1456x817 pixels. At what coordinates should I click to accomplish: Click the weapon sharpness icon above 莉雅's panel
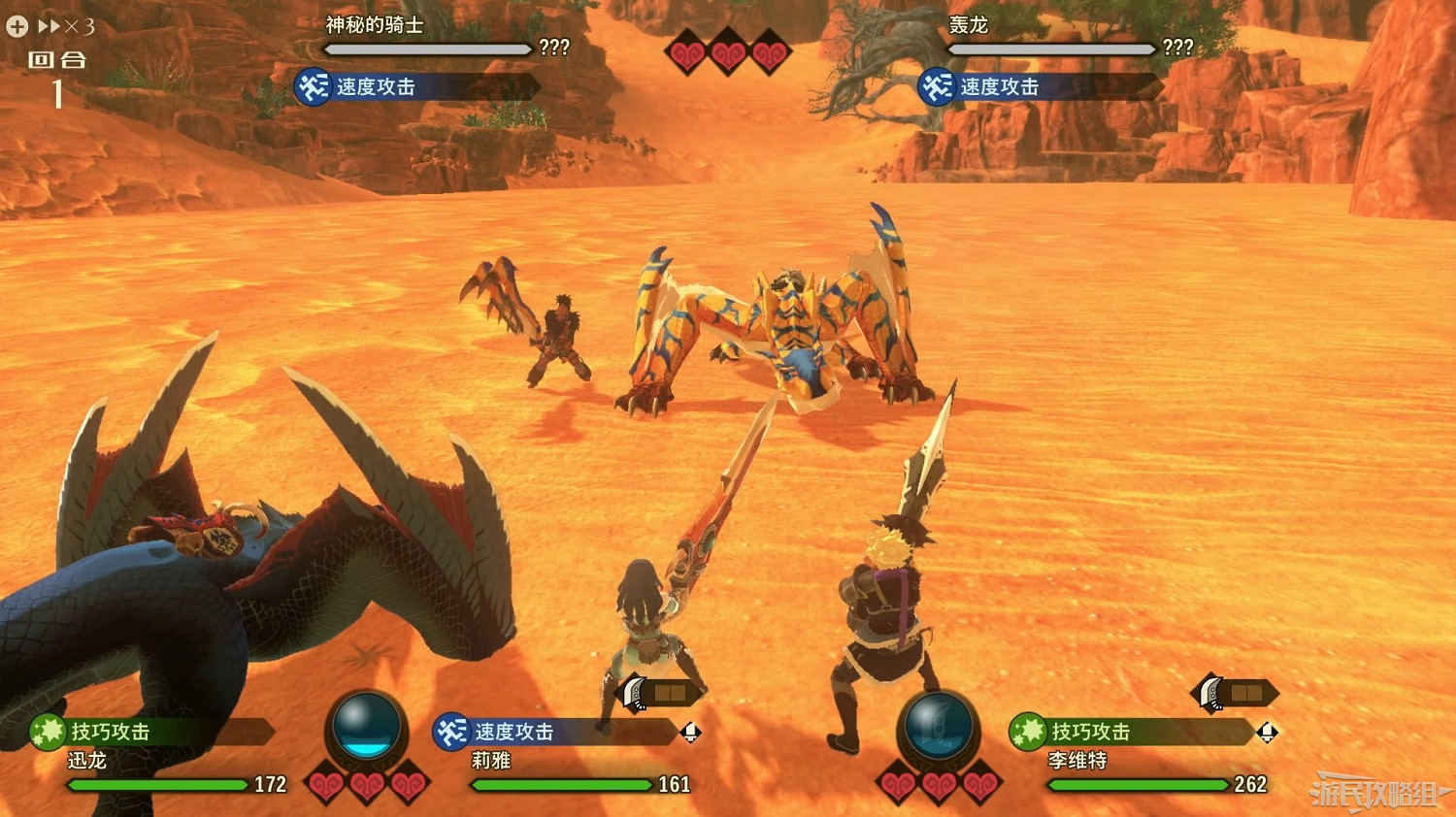(x=632, y=691)
